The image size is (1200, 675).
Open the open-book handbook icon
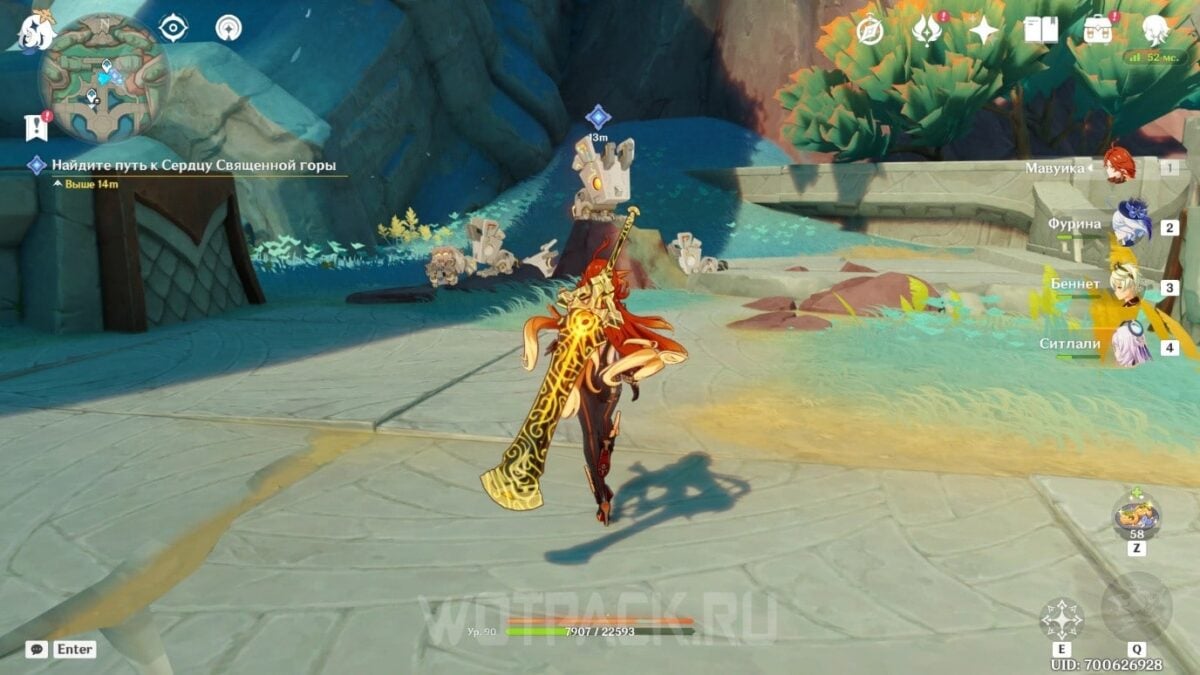tap(1041, 31)
